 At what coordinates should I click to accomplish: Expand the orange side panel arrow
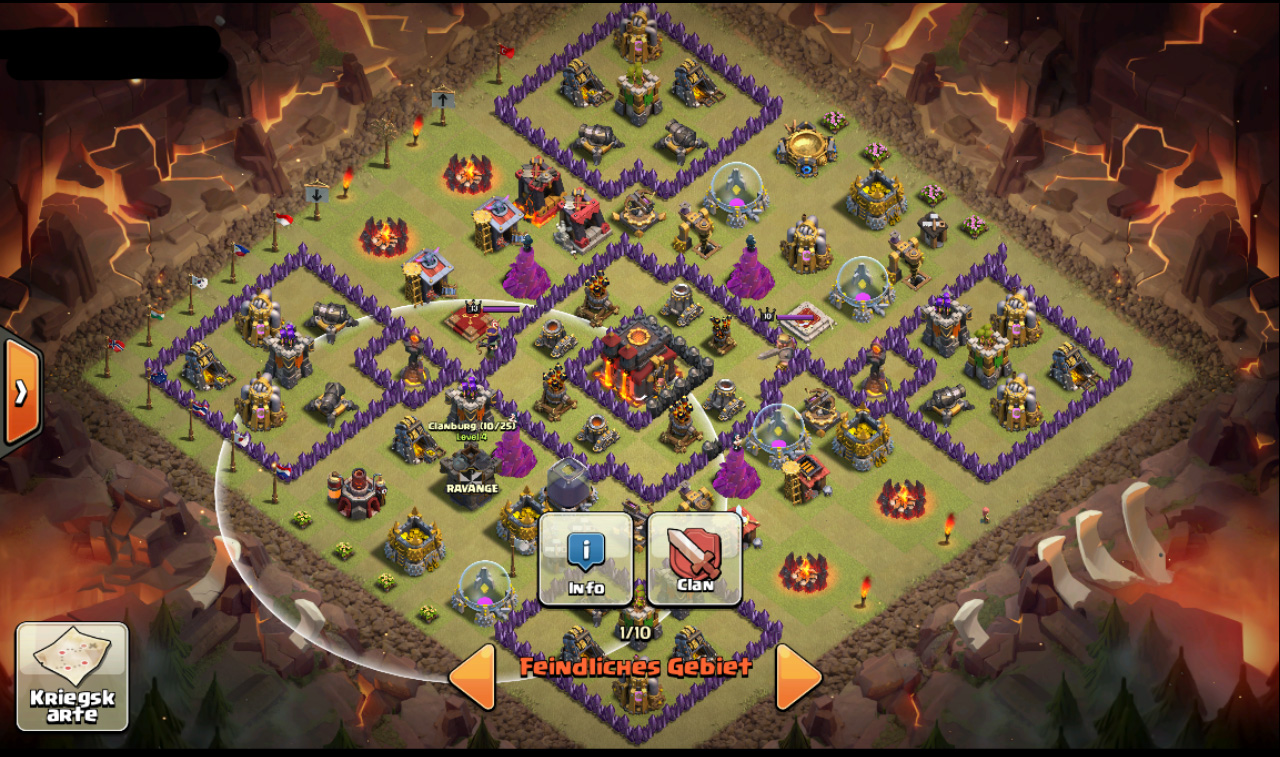click(x=21, y=392)
